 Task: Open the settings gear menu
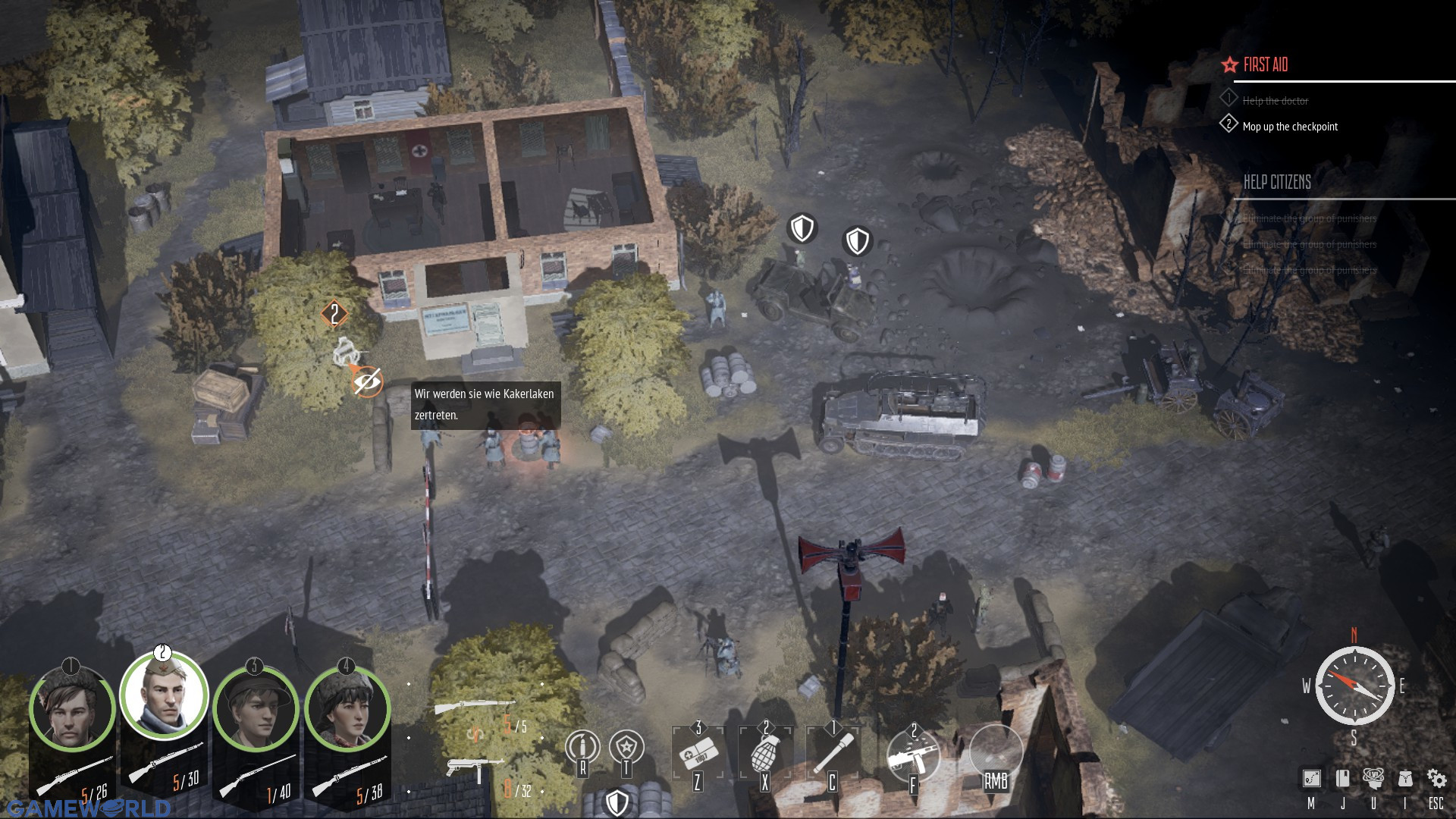tap(1436, 779)
